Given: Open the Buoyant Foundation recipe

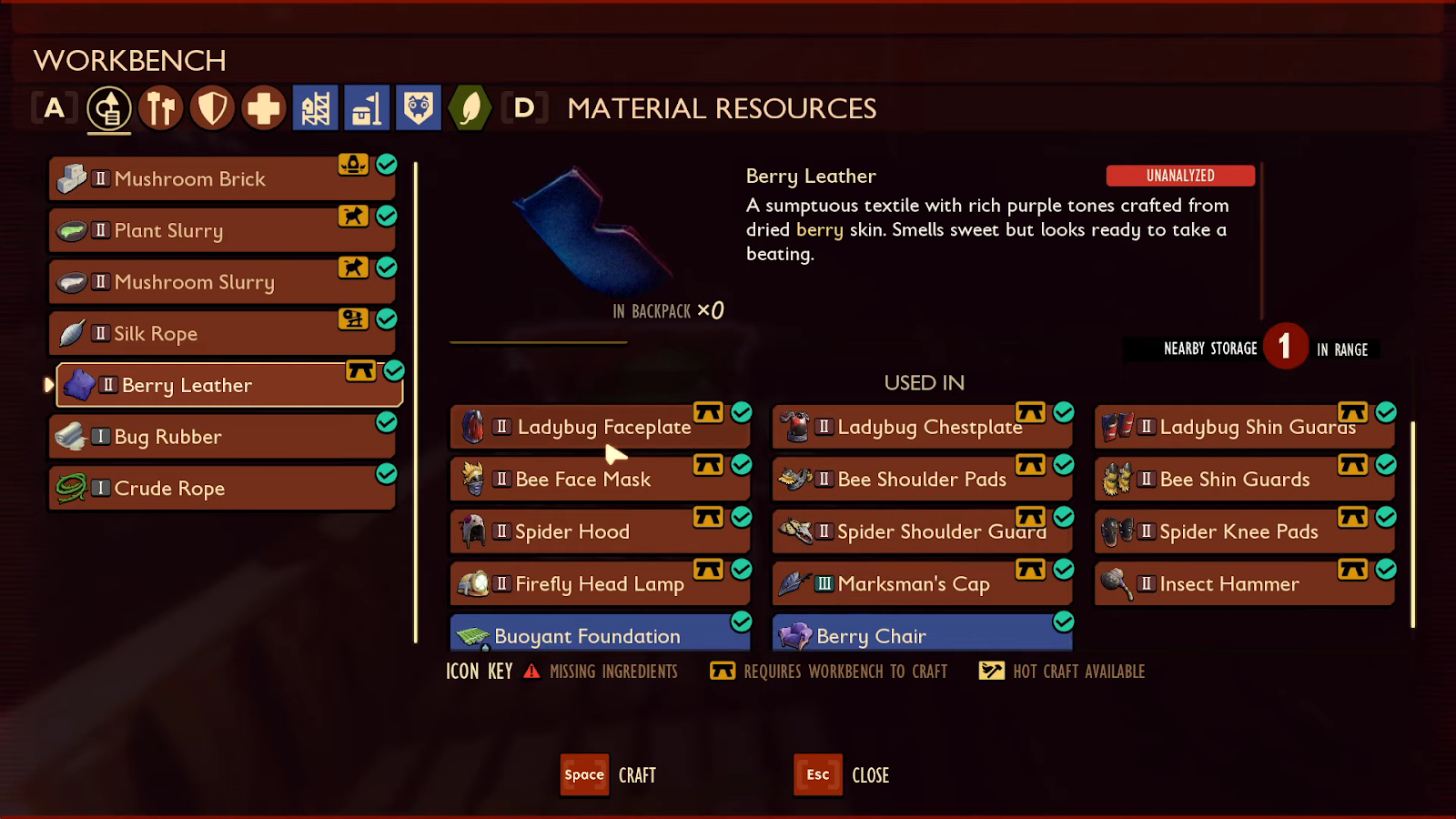Looking at the screenshot, I should pos(600,635).
